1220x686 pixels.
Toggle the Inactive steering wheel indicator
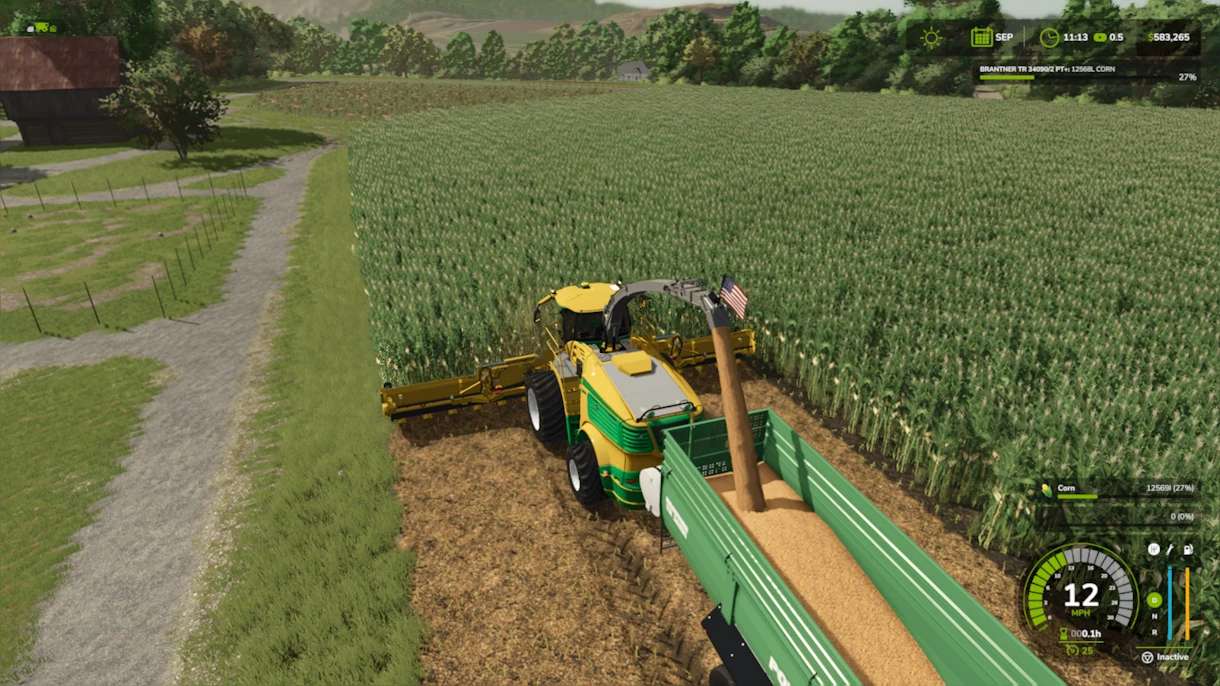(x=1147, y=657)
